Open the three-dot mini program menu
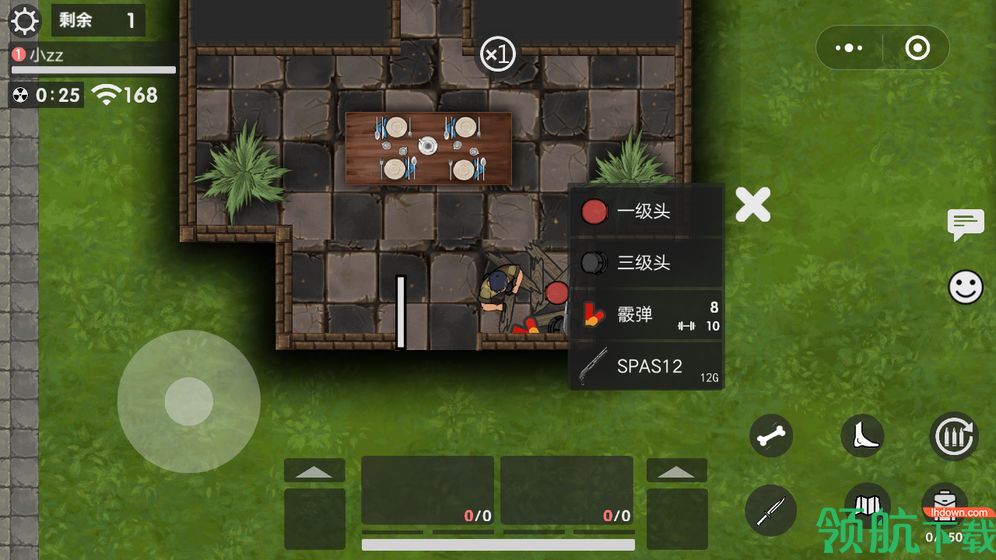Image resolution: width=996 pixels, height=560 pixels. (849, 48)
